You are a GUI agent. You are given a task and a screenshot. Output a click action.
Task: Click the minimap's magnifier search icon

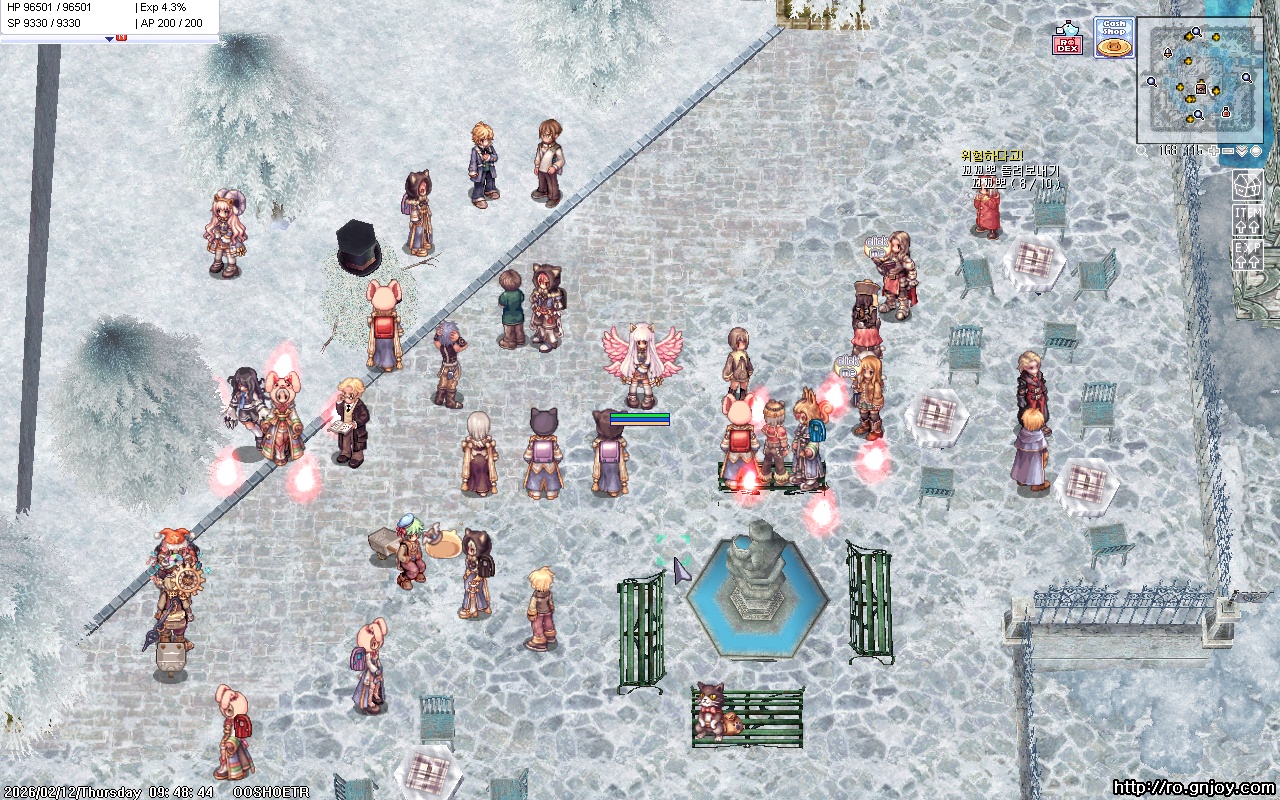tap(1143, 151)
